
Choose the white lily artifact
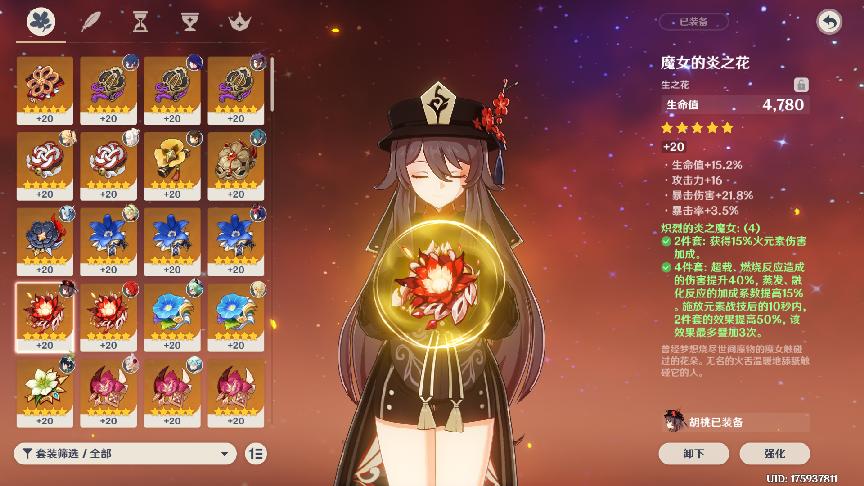point(45,385)
